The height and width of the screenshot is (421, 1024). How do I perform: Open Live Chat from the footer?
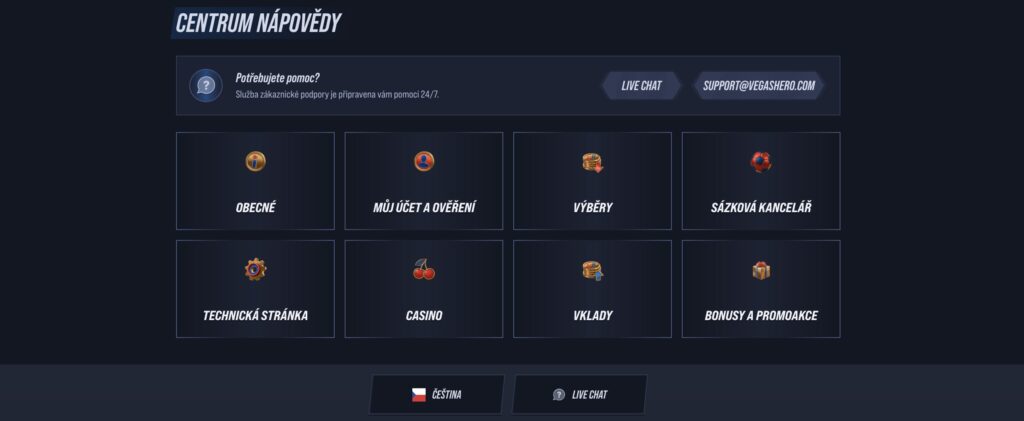[x=580, y=394]
